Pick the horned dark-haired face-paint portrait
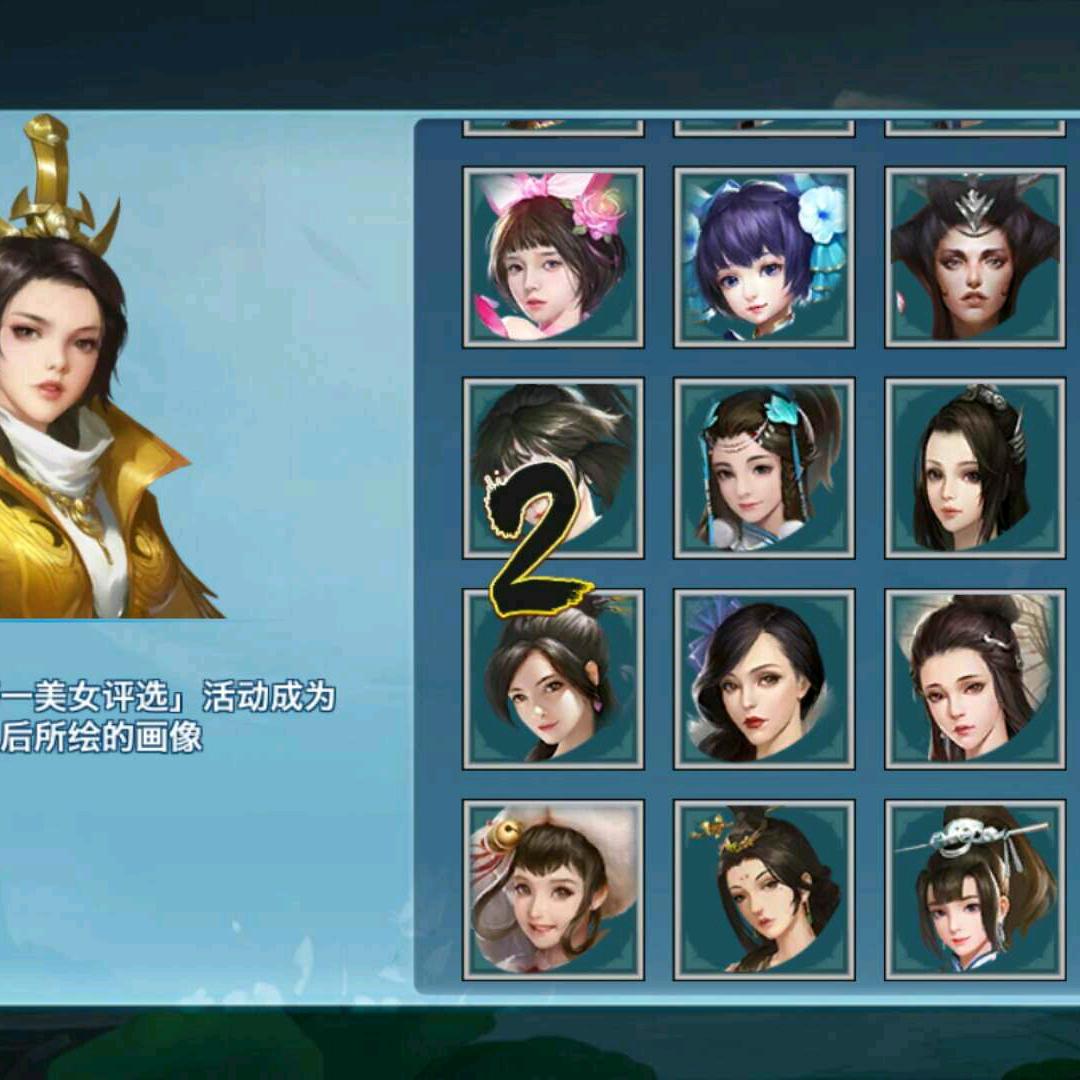1080x1080 pixels. 975,257
